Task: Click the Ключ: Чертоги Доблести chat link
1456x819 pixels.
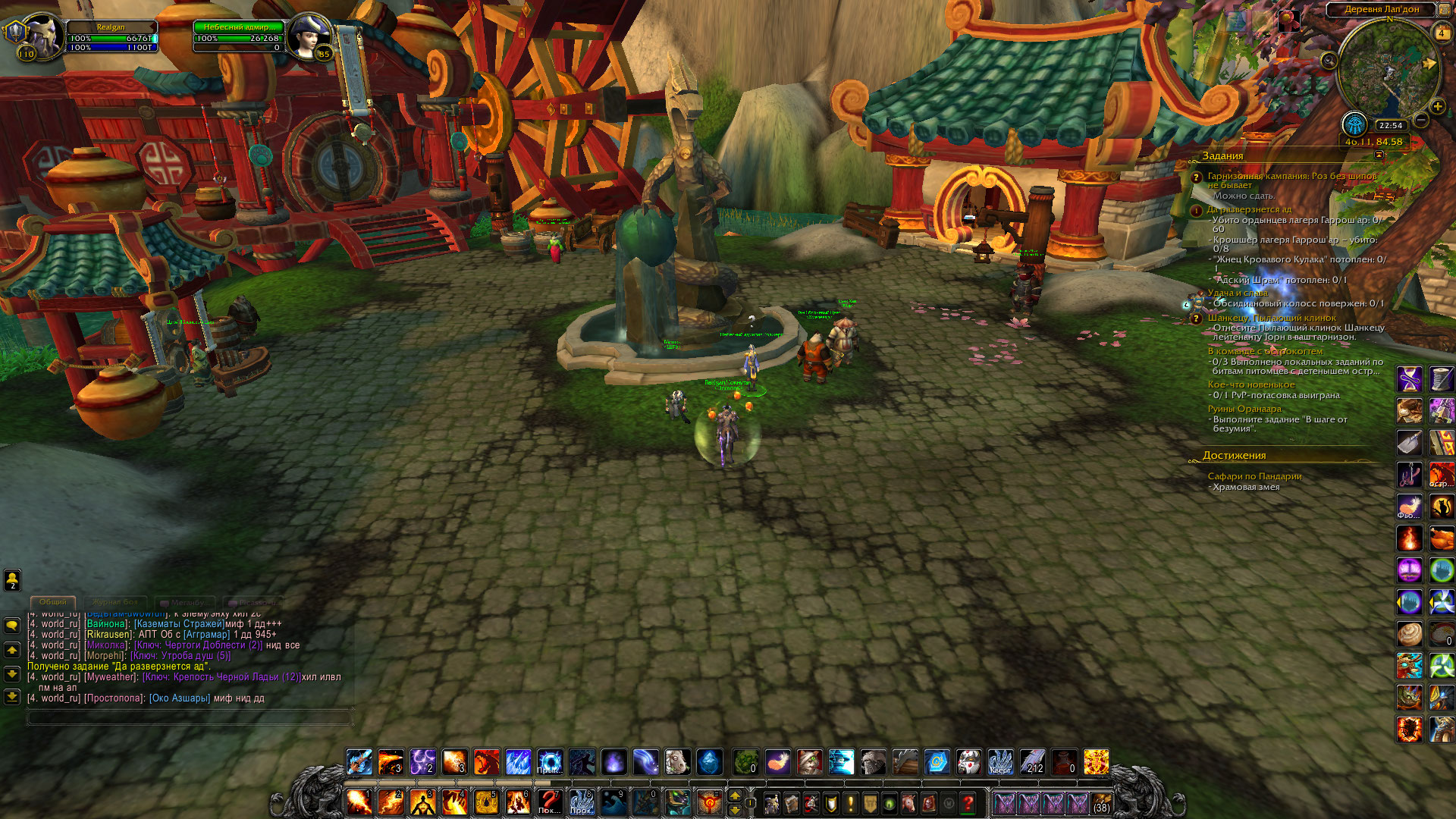Action: [198, 645]
